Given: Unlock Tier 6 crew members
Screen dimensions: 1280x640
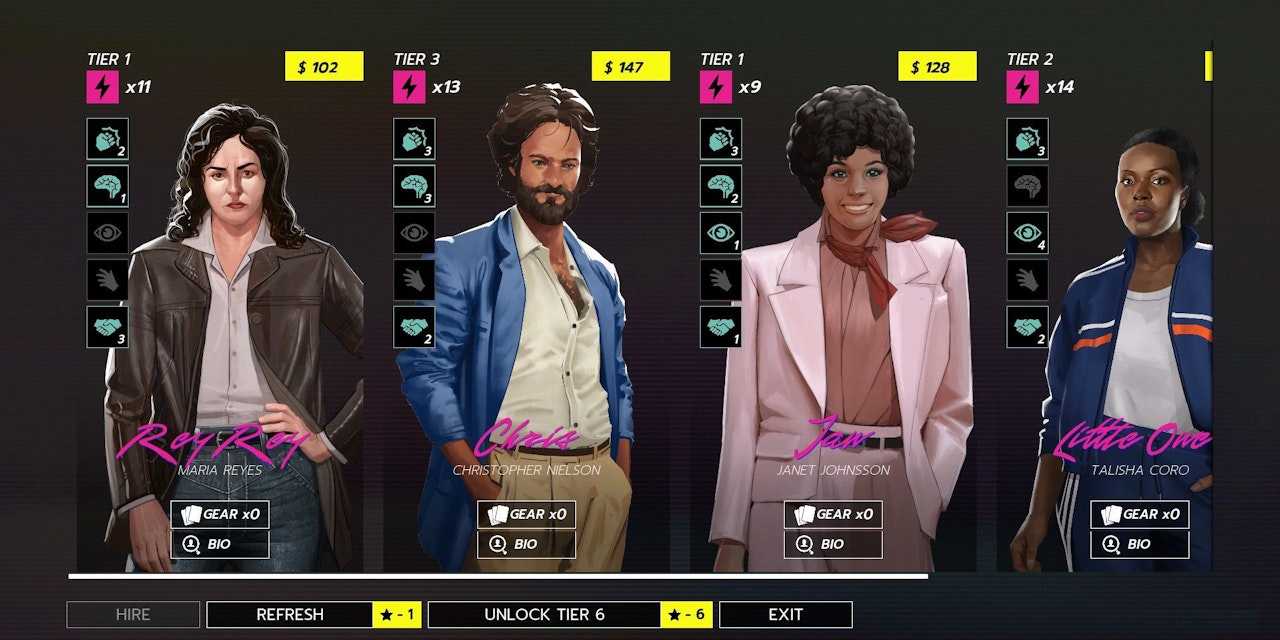Looking at the screenshot, I should [x=545, y=615].
